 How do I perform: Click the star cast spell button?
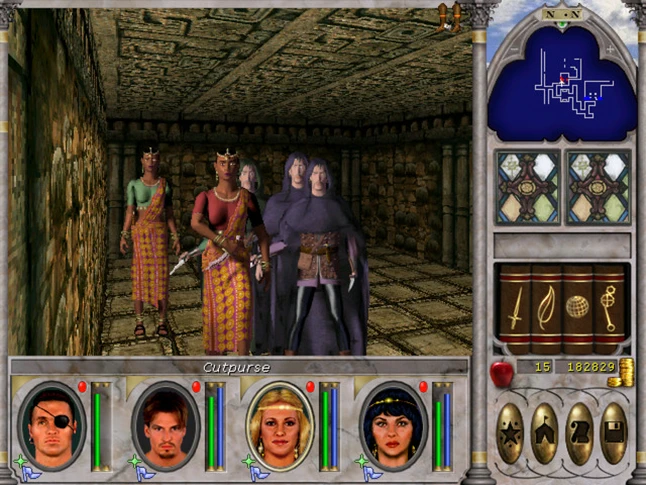pyautogui.click(x=510, y=433)
